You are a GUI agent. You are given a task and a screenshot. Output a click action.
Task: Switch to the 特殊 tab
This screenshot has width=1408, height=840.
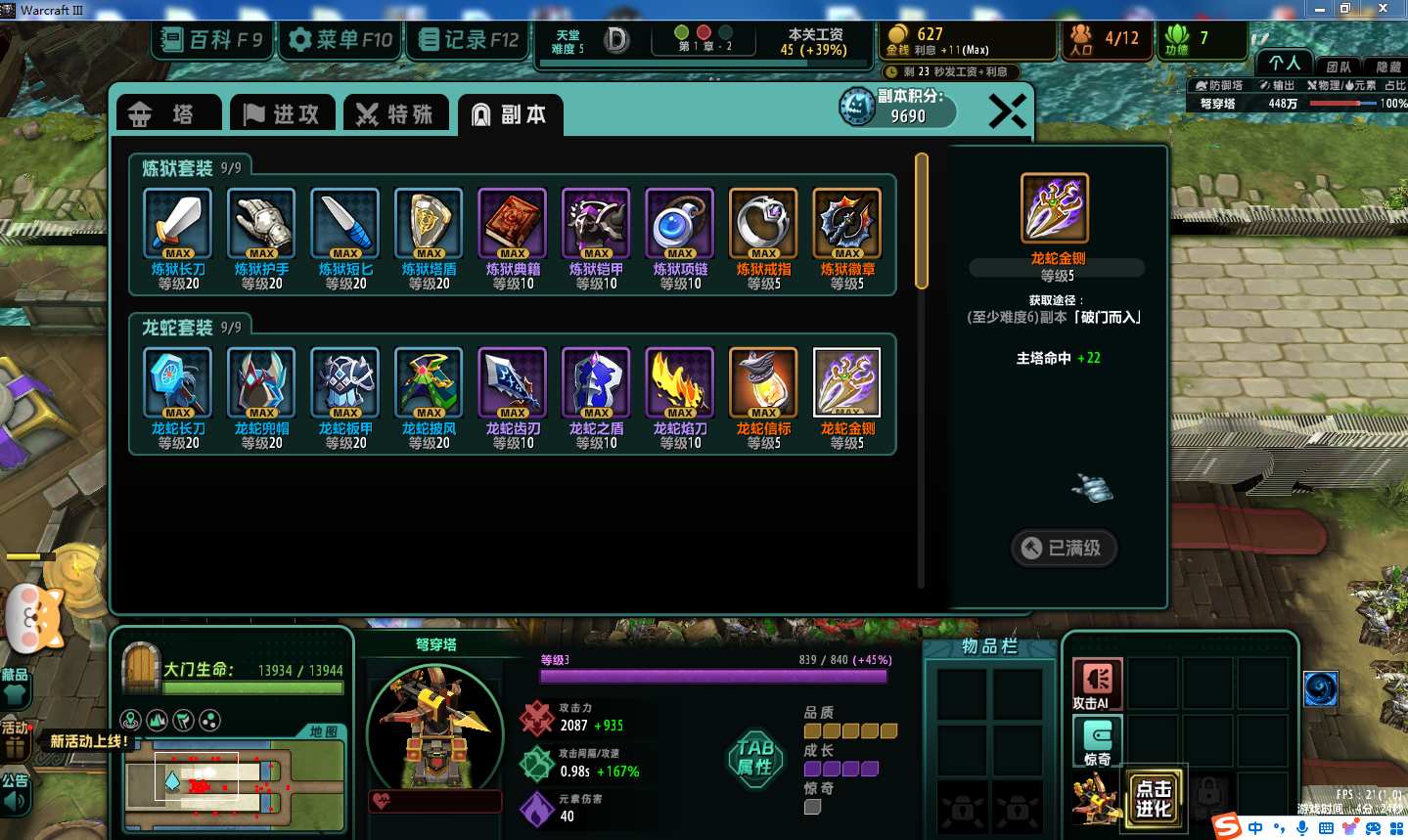tap(394, 114)
